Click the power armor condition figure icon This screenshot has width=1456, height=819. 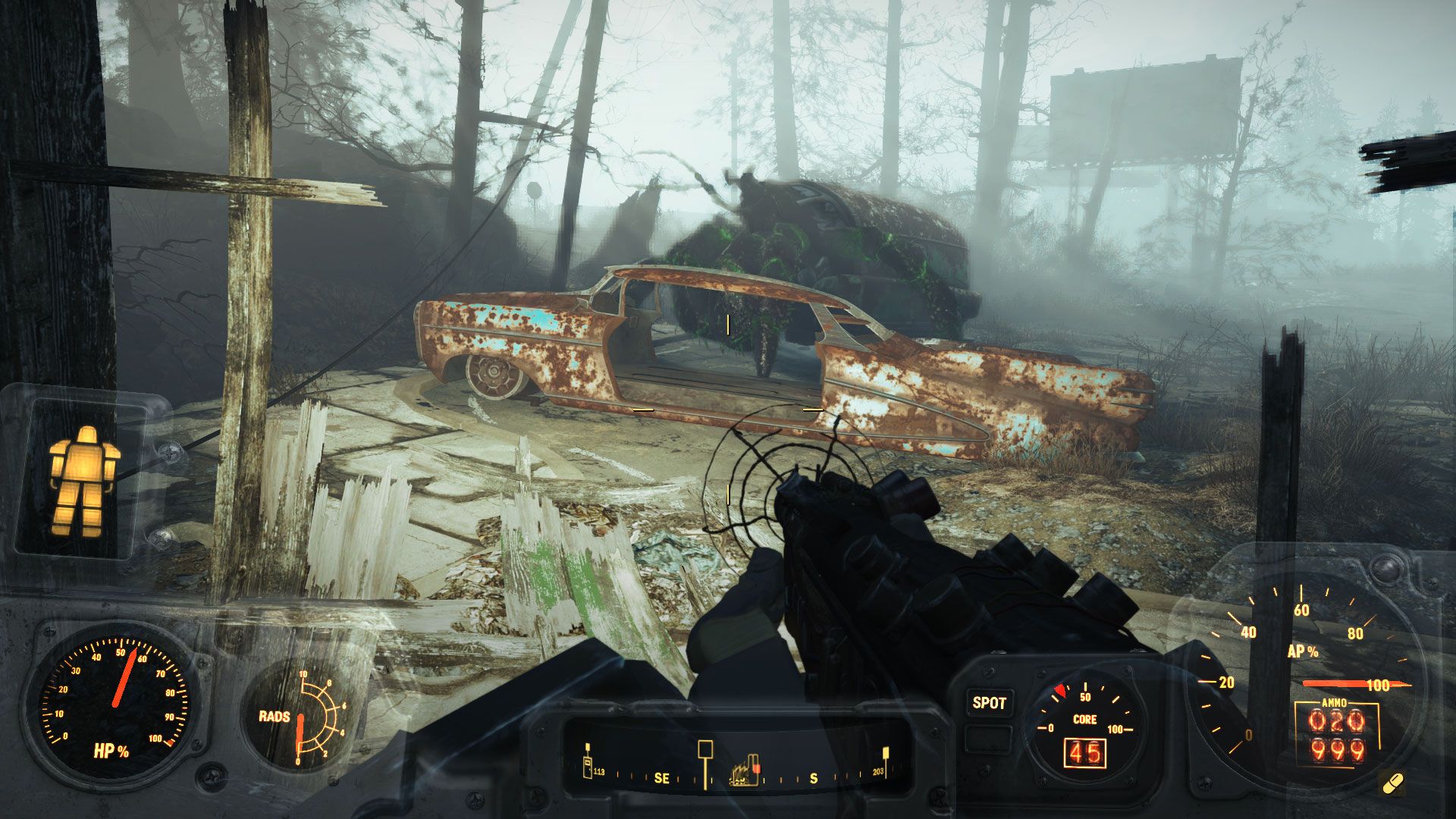coord(83,481)
